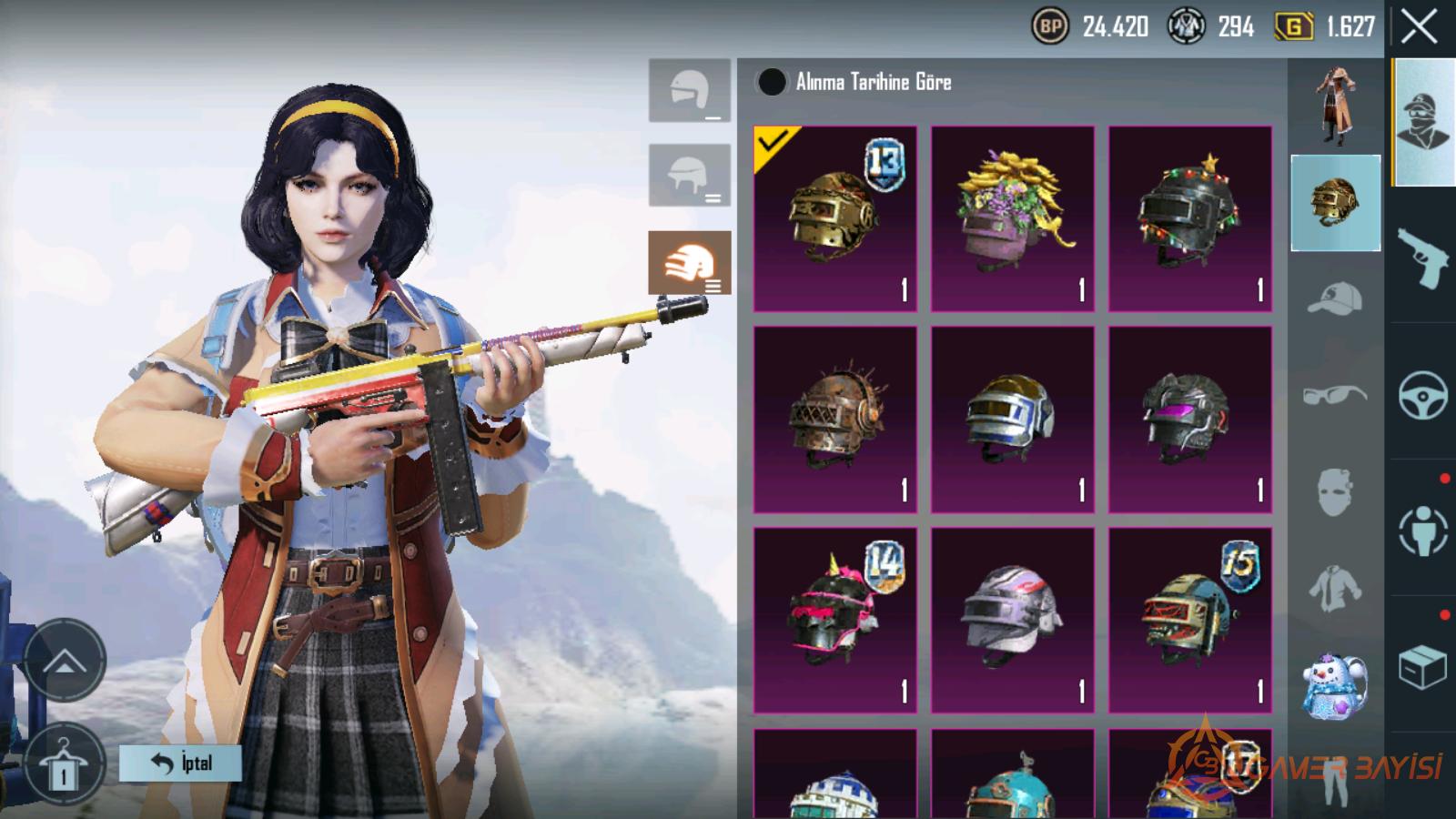The image size is (1456, 819).
Task: Open the cap headwear category
Action: pyautogui.click(x=1335, y=298)
